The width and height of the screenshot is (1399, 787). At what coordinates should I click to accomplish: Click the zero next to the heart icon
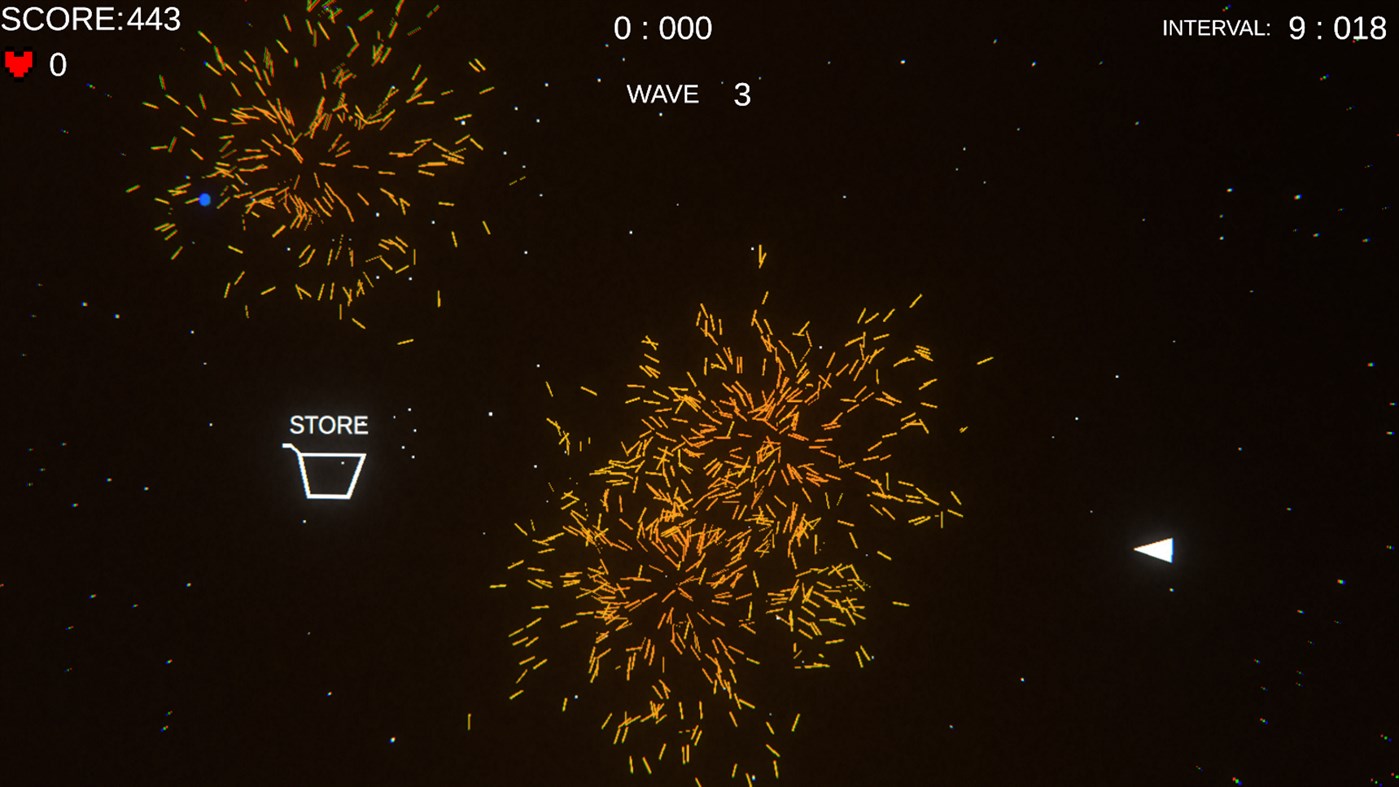click(x=57, y=64)
